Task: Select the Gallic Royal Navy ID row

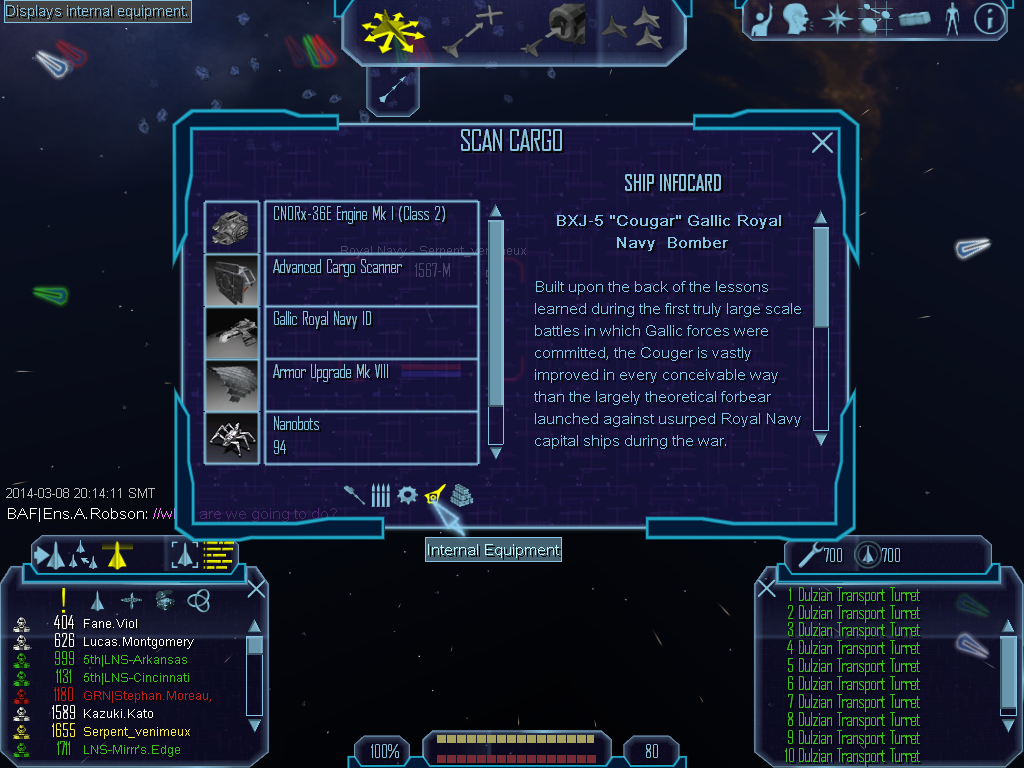Action: (370, 332)
